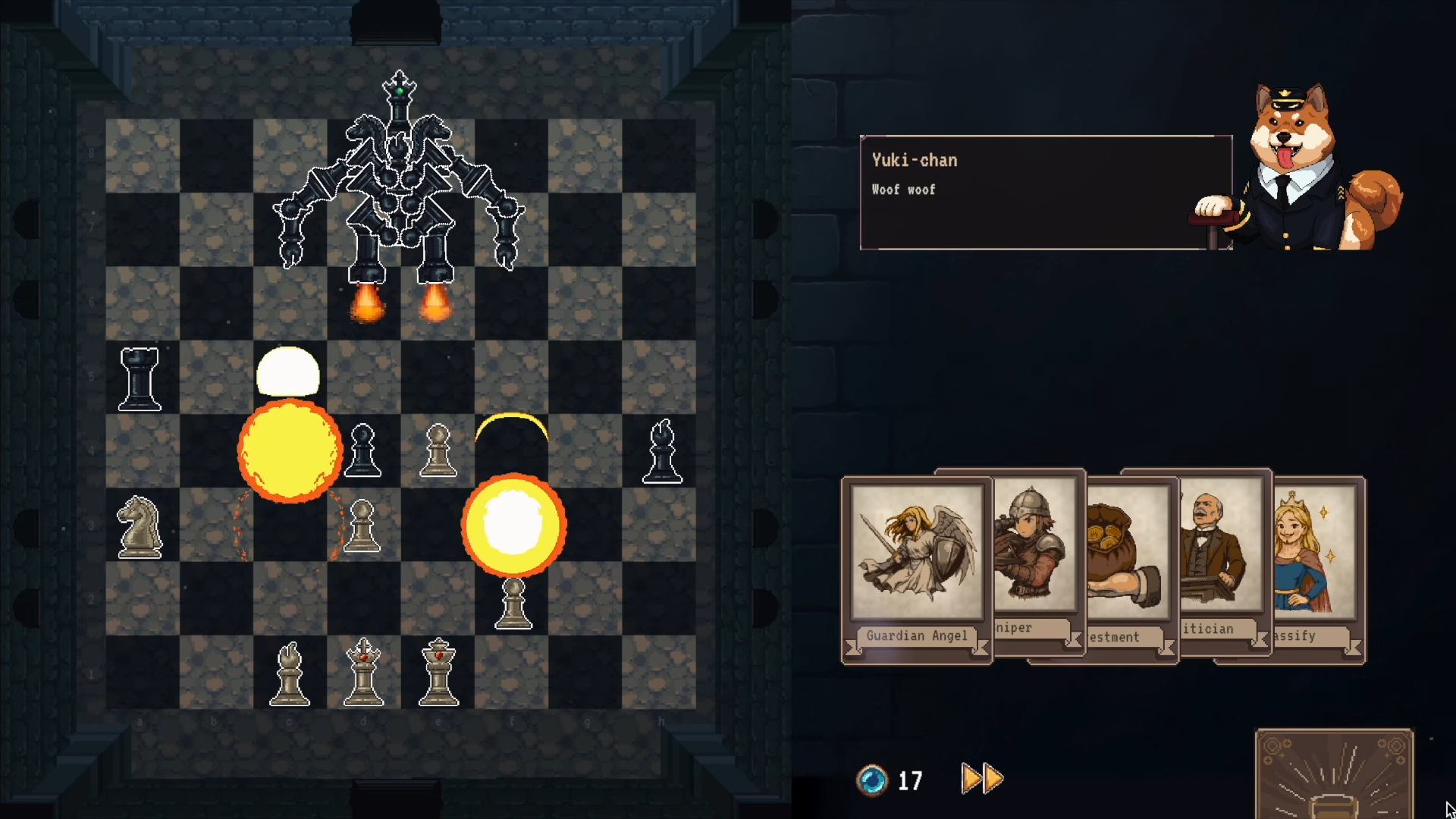The image size is (1456, 819).
Task: Click Yuki-chan's dialogue box
Action: click(1045, 193)
